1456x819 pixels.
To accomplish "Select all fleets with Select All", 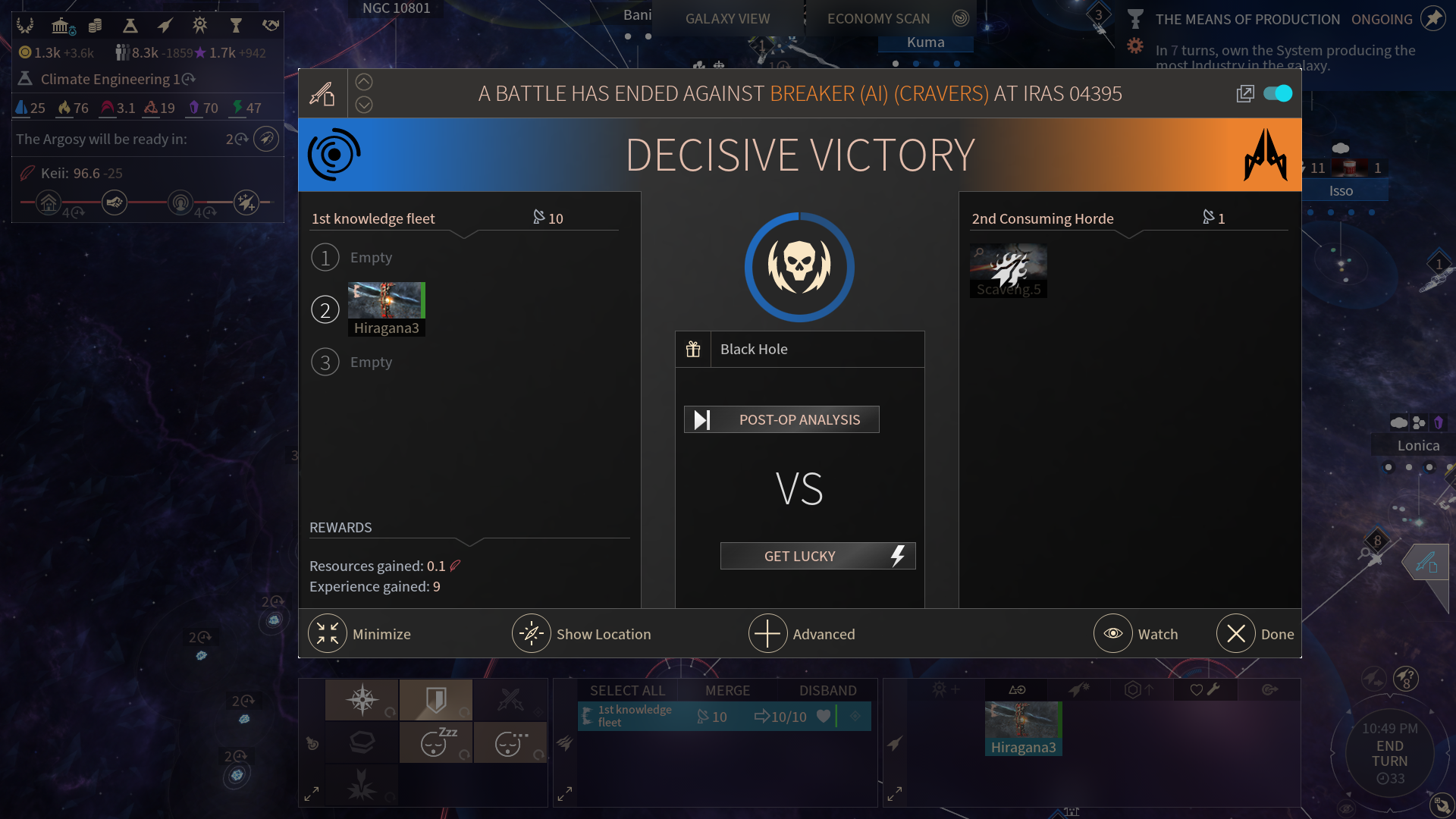I will tap(627, 690).
